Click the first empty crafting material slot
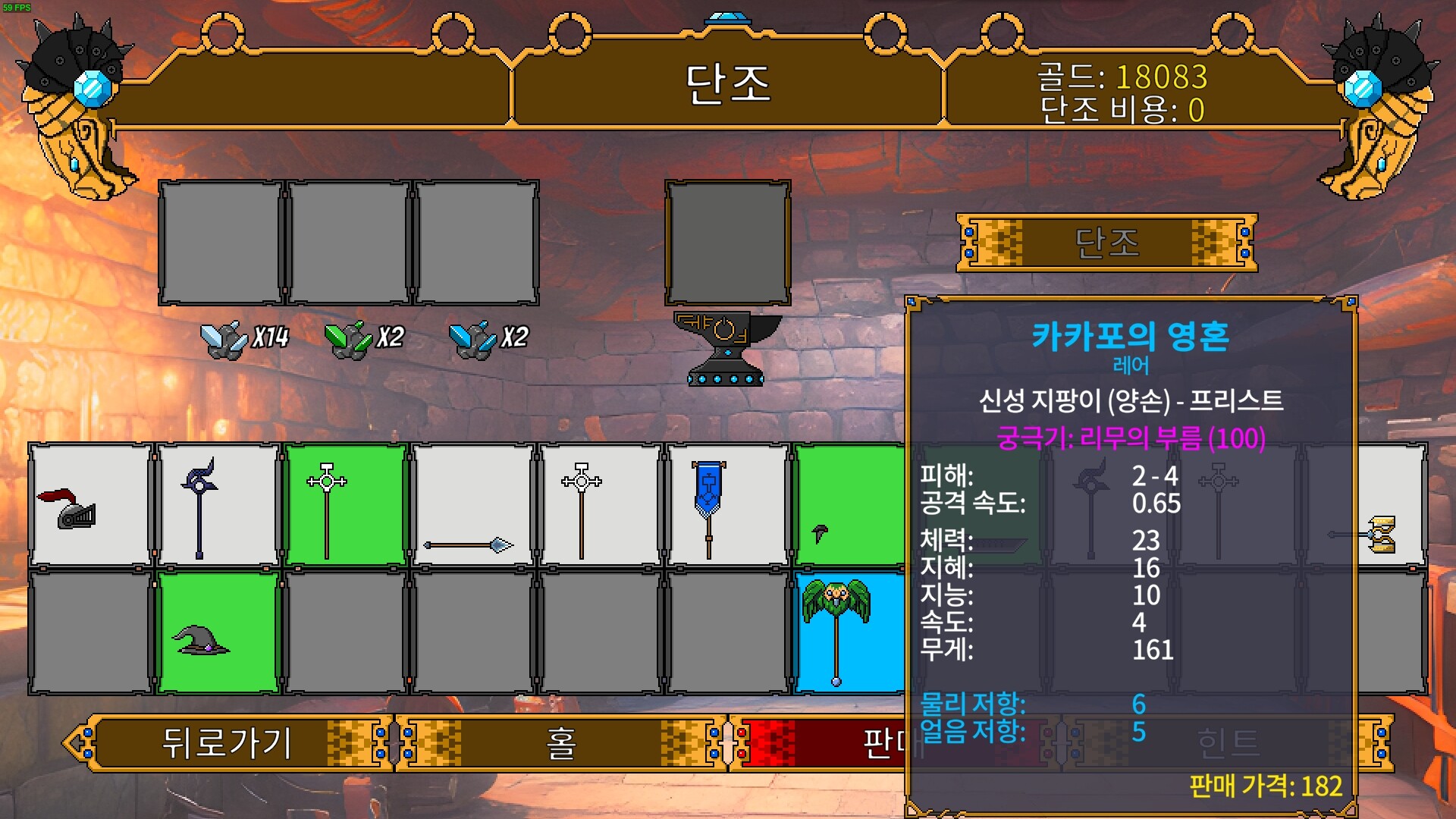Viewport: 1456px width, 819px height. (220, 241)
